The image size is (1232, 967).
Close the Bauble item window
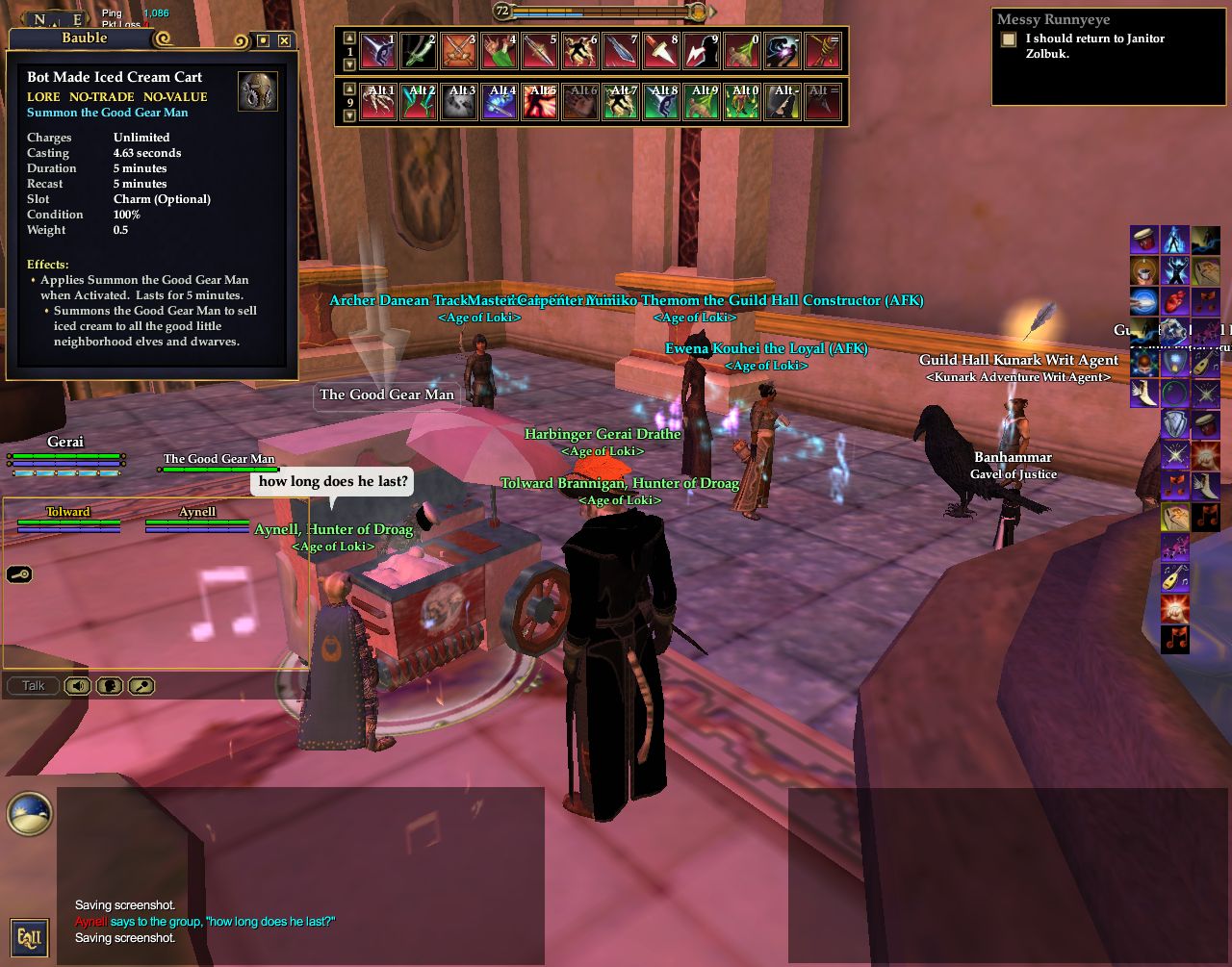[x=284, y=40]
